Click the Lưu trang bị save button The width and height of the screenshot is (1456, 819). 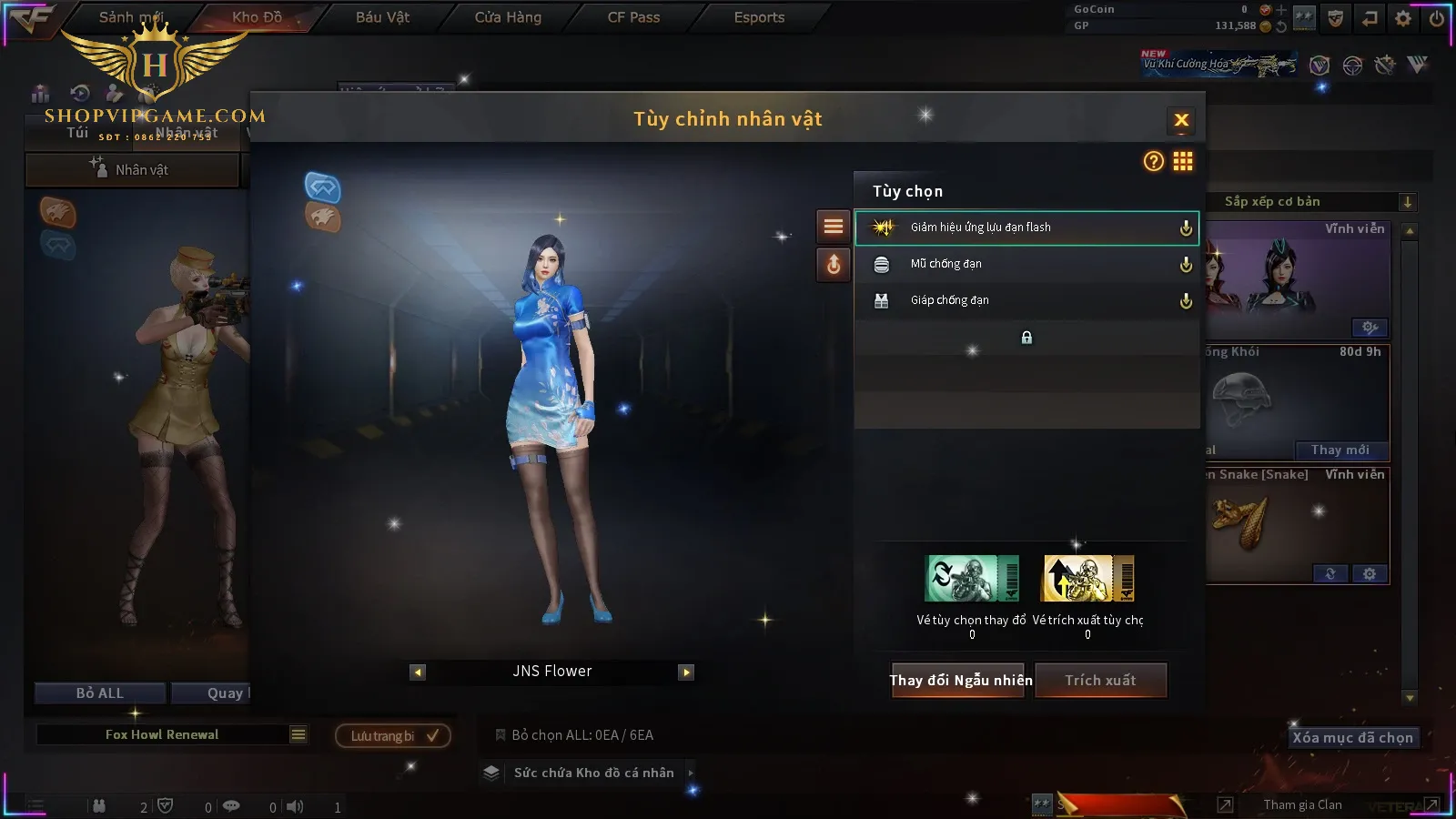[x=393, y=735]
